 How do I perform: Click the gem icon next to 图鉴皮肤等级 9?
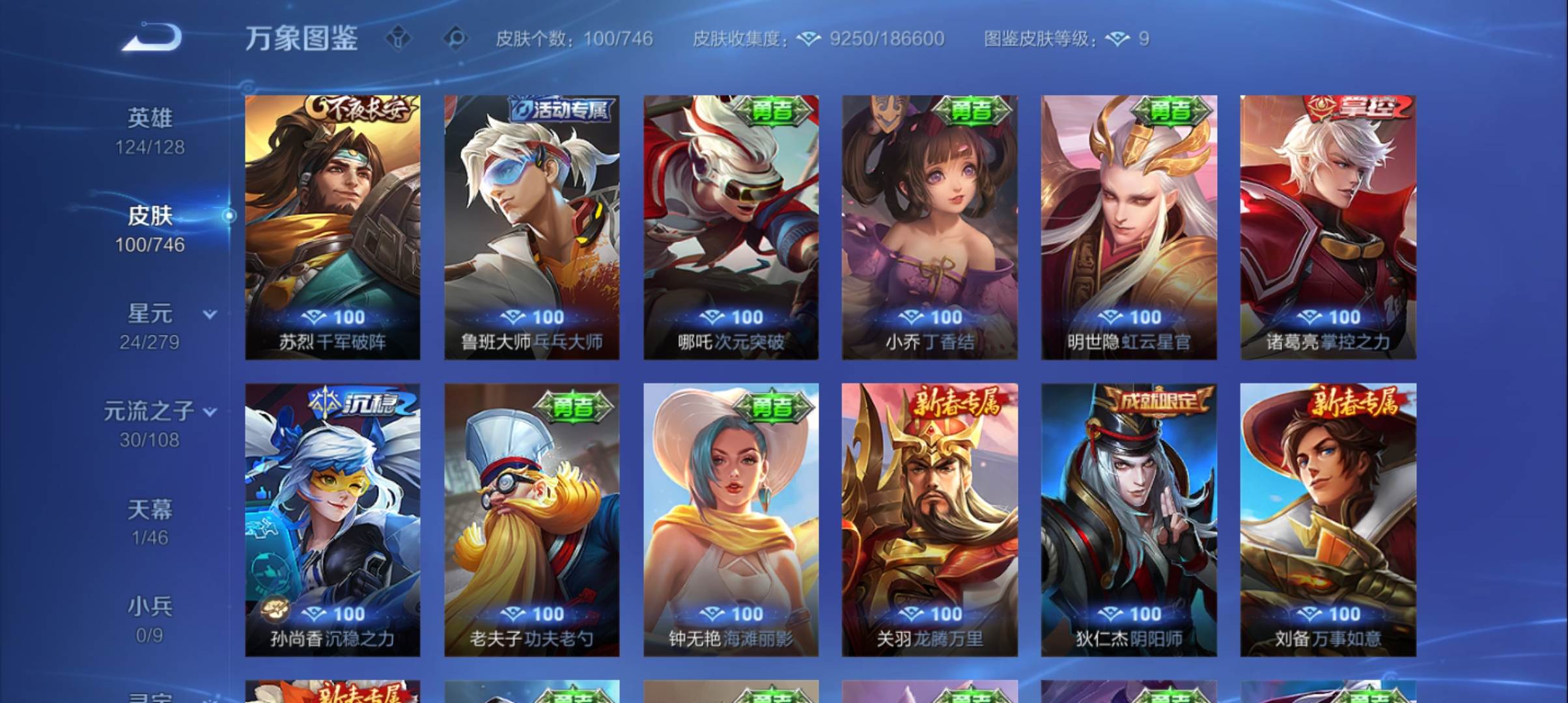(x=1119, y=39)
